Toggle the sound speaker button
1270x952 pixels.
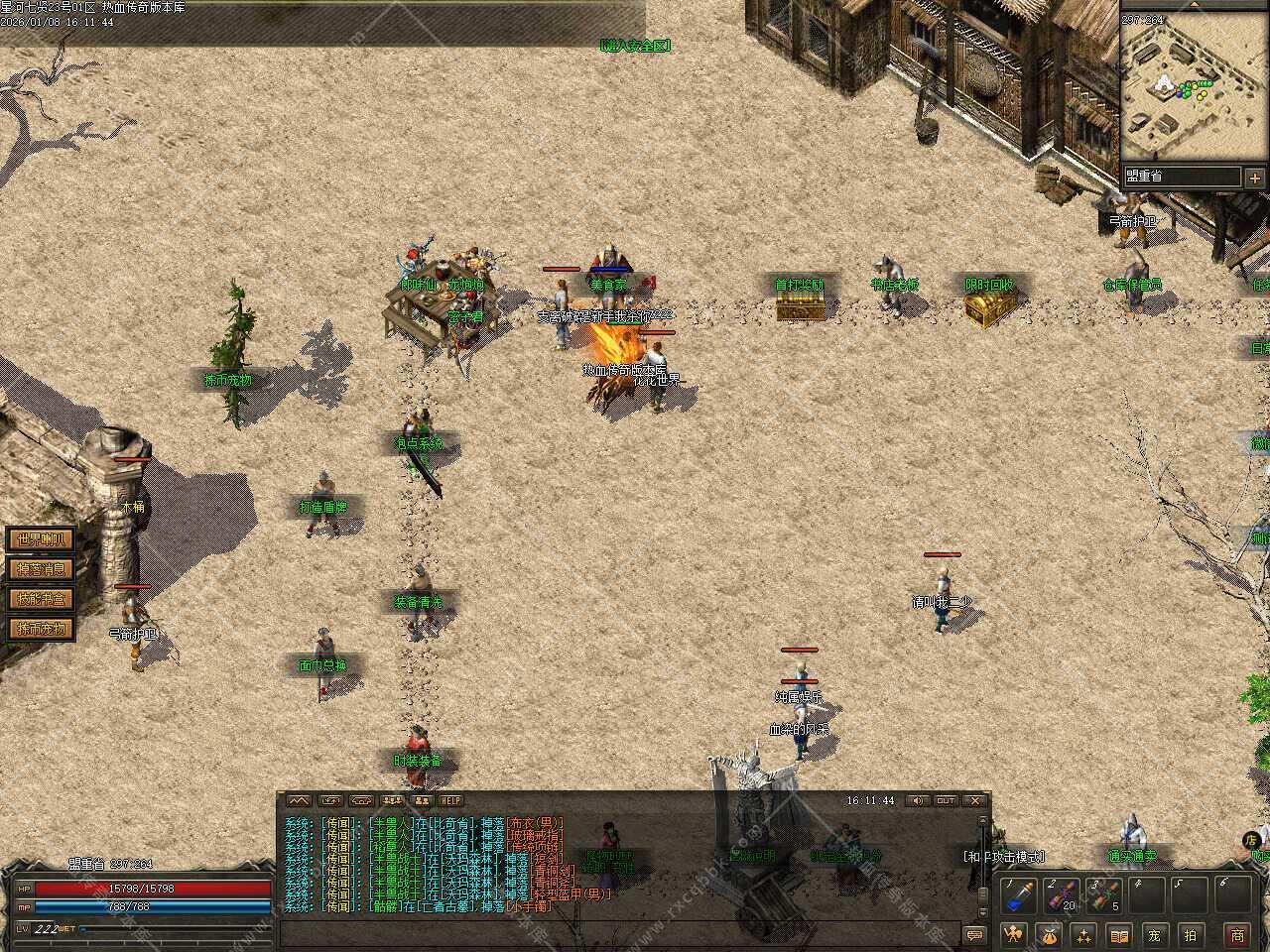[919, 801]
